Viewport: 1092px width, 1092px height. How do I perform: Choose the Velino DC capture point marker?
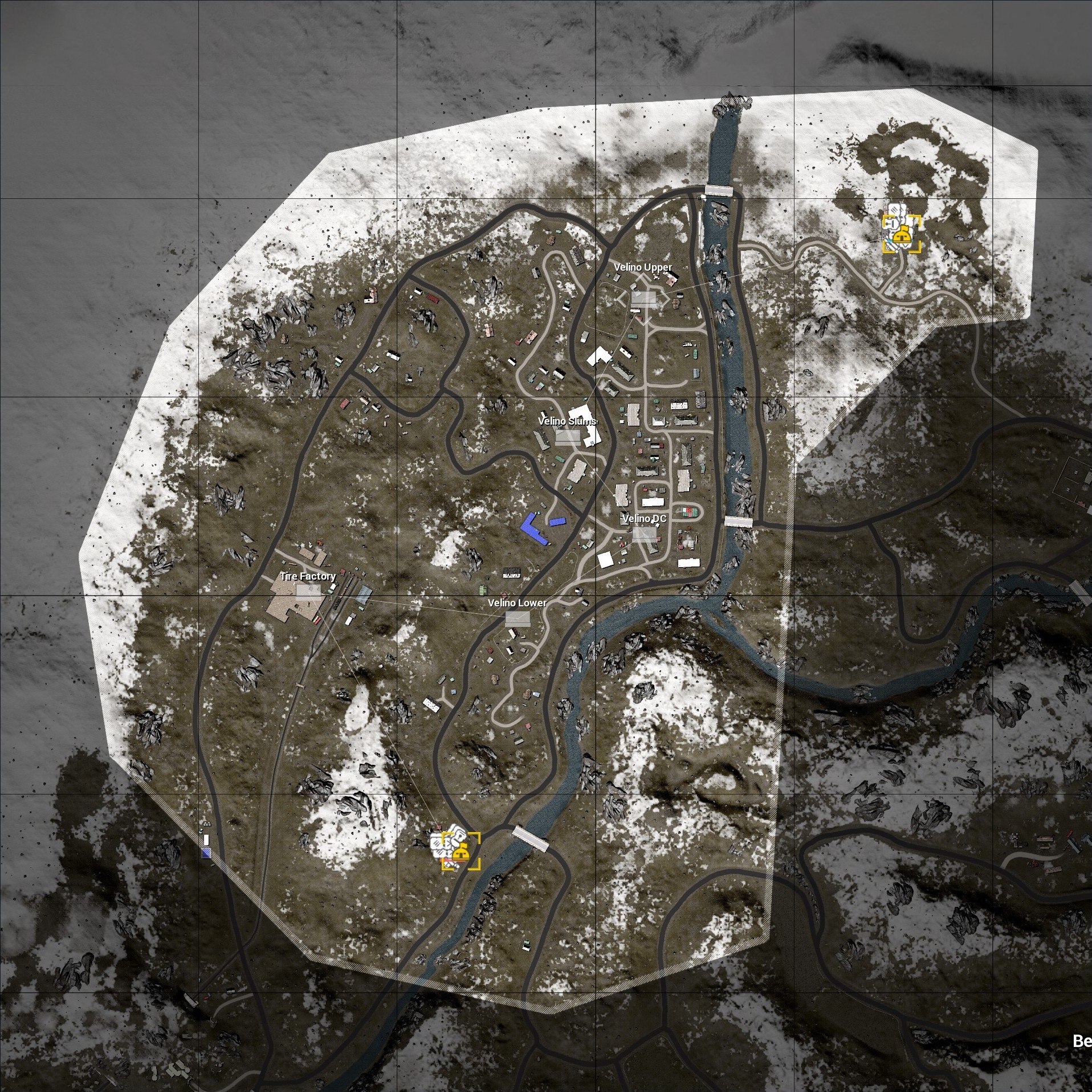pyautogui.click(x=644, y=534)
